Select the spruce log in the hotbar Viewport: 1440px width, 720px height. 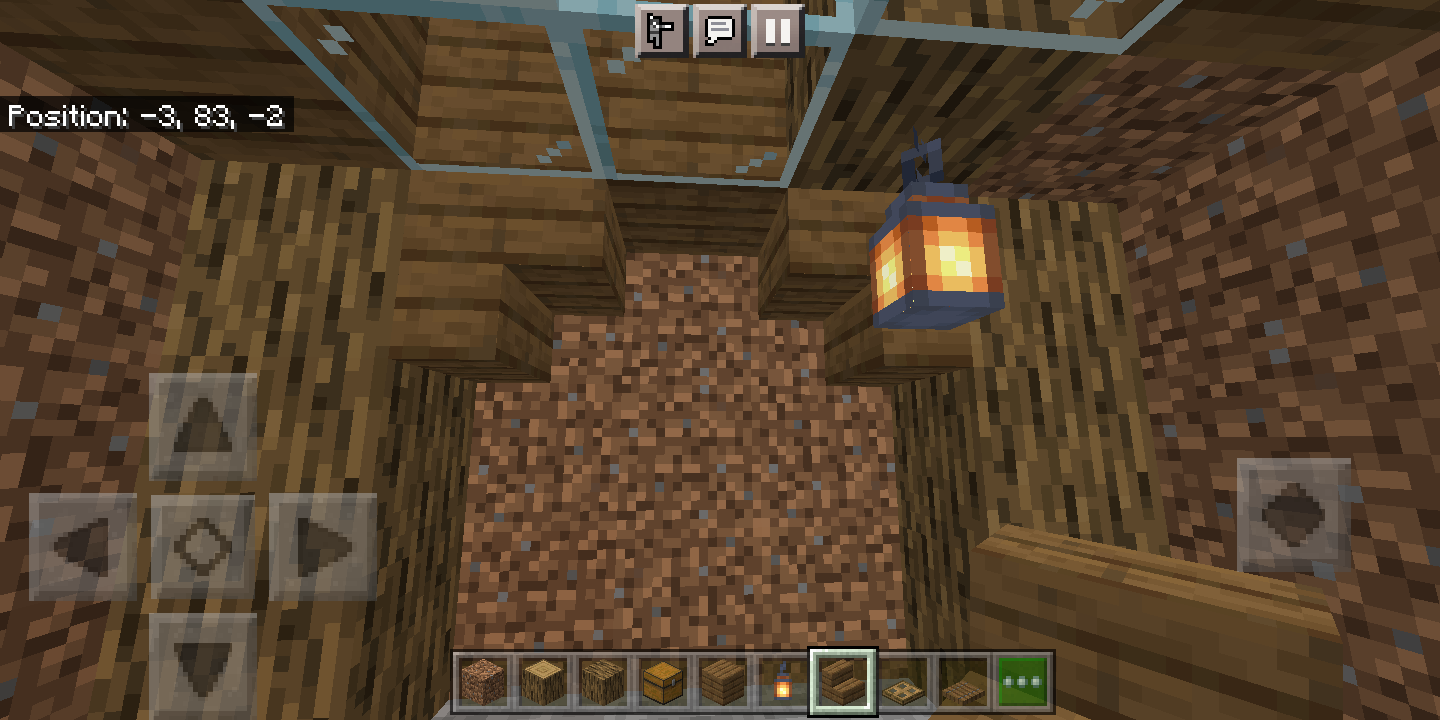[603, 680]
